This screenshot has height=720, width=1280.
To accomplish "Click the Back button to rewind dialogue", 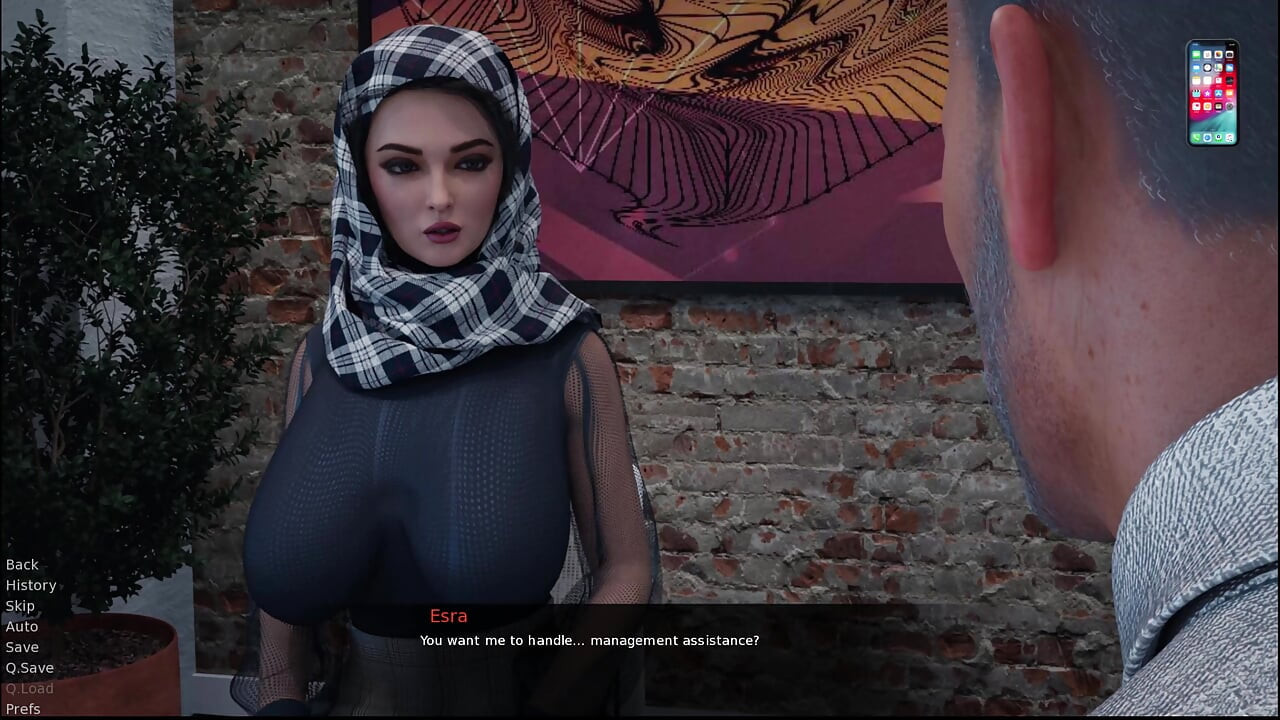I will (22, 564).
